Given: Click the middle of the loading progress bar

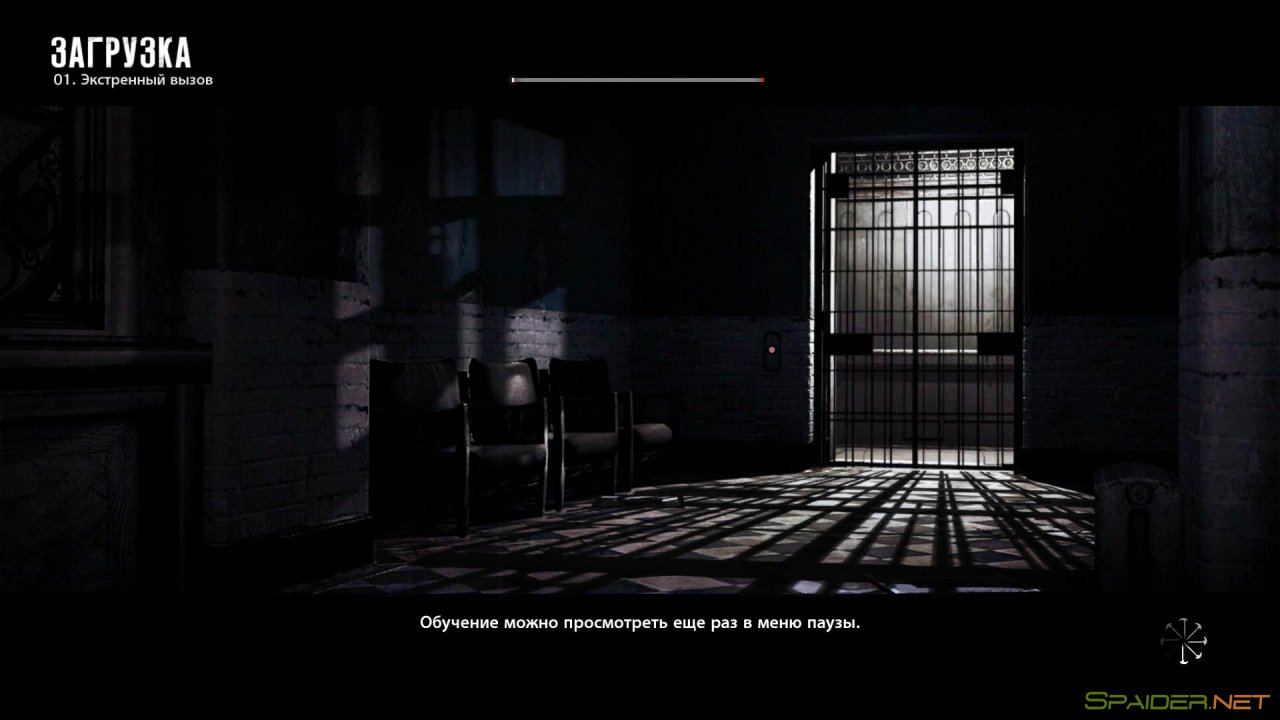Looking at the screenshot, I should click(637, 78).
